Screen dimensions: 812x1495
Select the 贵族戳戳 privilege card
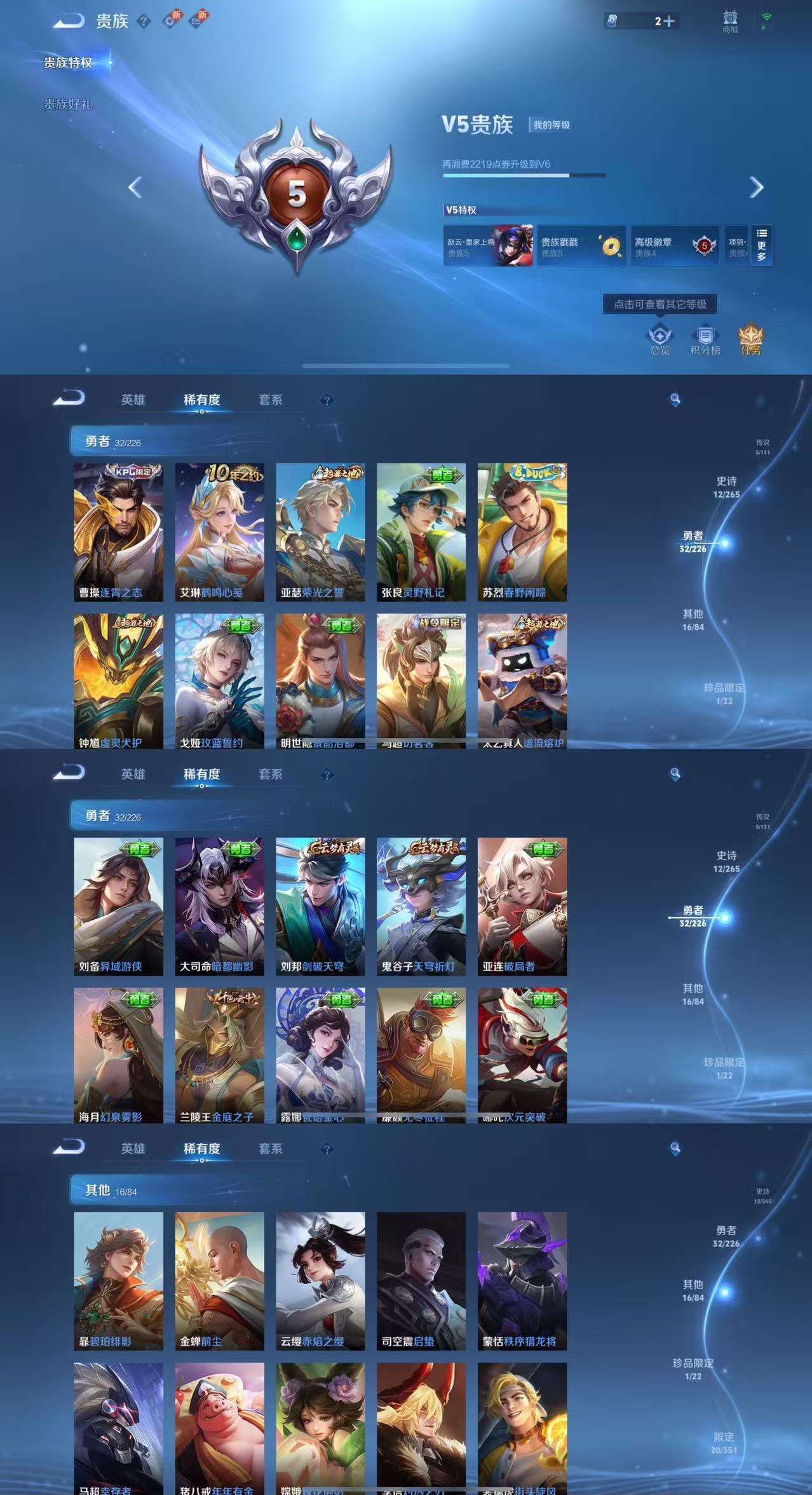(581, 246)
